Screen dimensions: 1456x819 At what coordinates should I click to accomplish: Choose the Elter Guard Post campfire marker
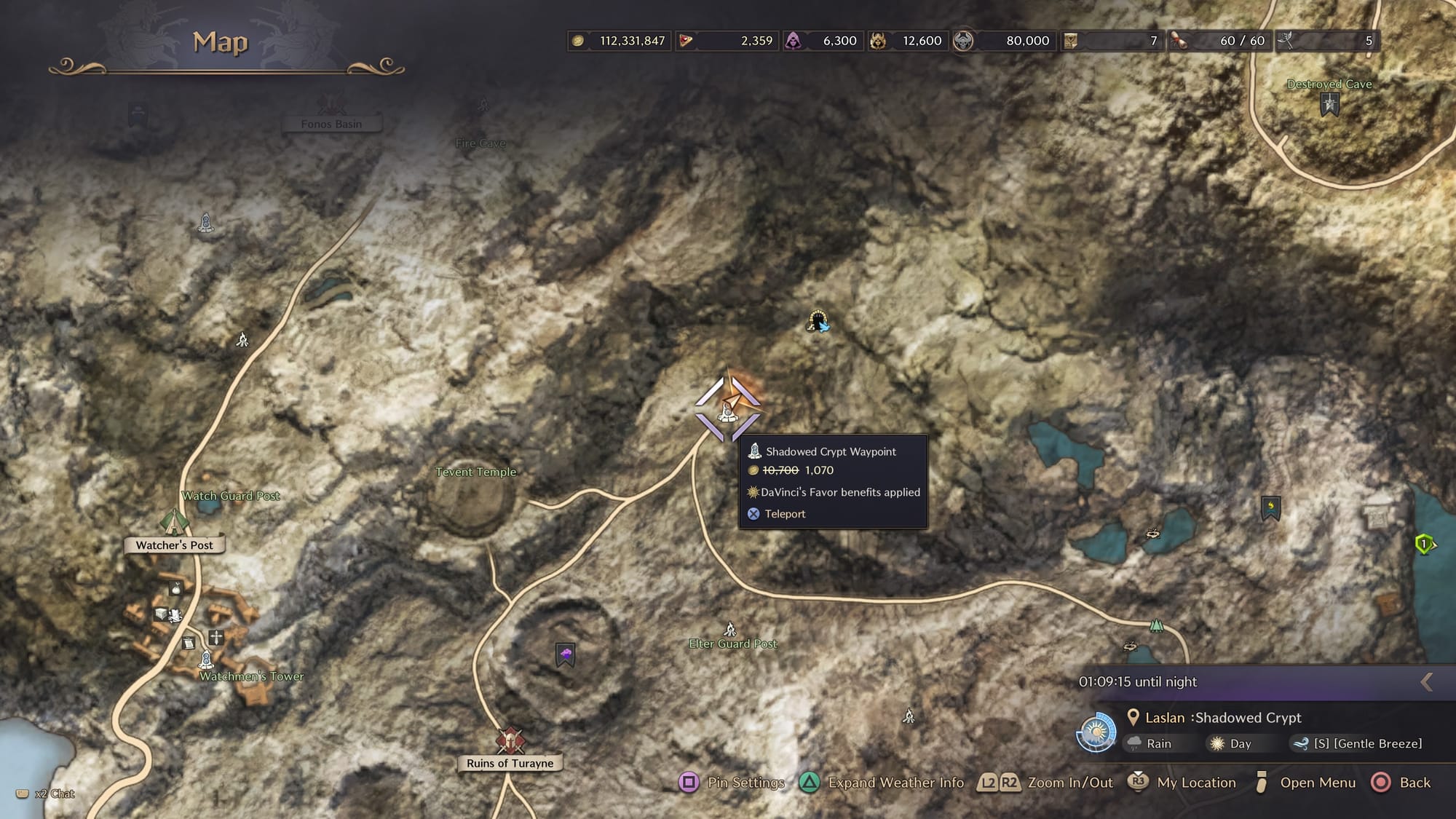730,629
